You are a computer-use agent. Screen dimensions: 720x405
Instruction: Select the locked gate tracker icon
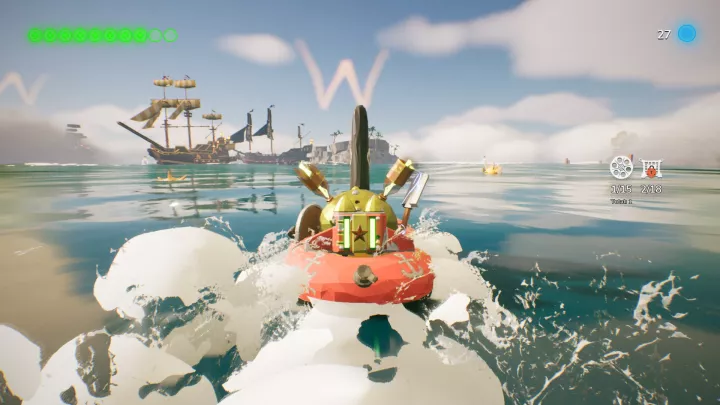point(651,167)
